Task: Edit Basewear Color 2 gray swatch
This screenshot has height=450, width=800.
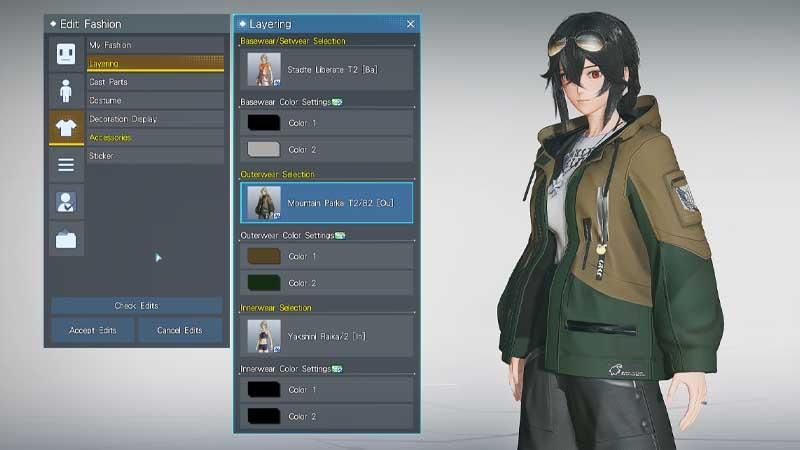Action: (263, 150)
